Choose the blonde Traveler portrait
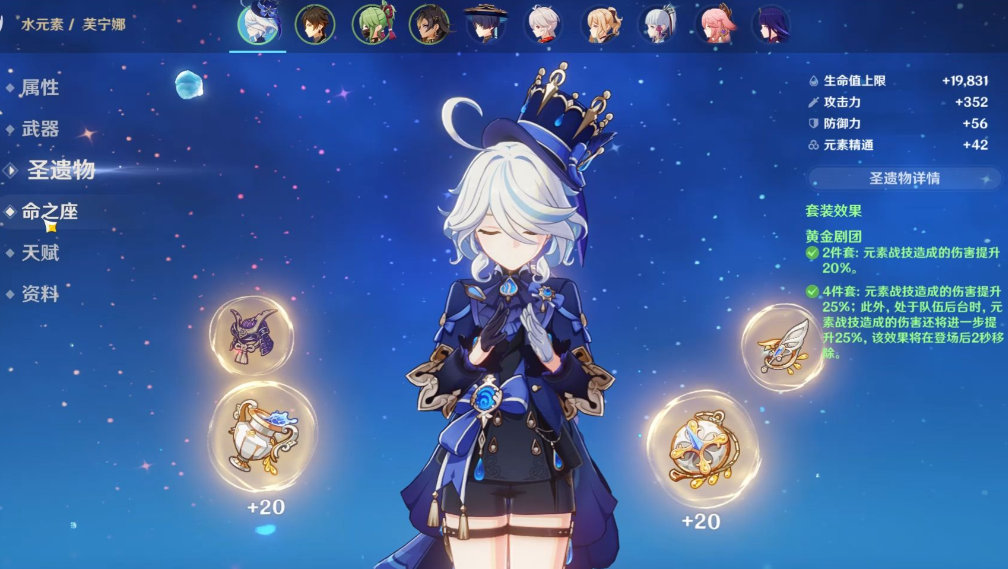 (x=600, y=25)
